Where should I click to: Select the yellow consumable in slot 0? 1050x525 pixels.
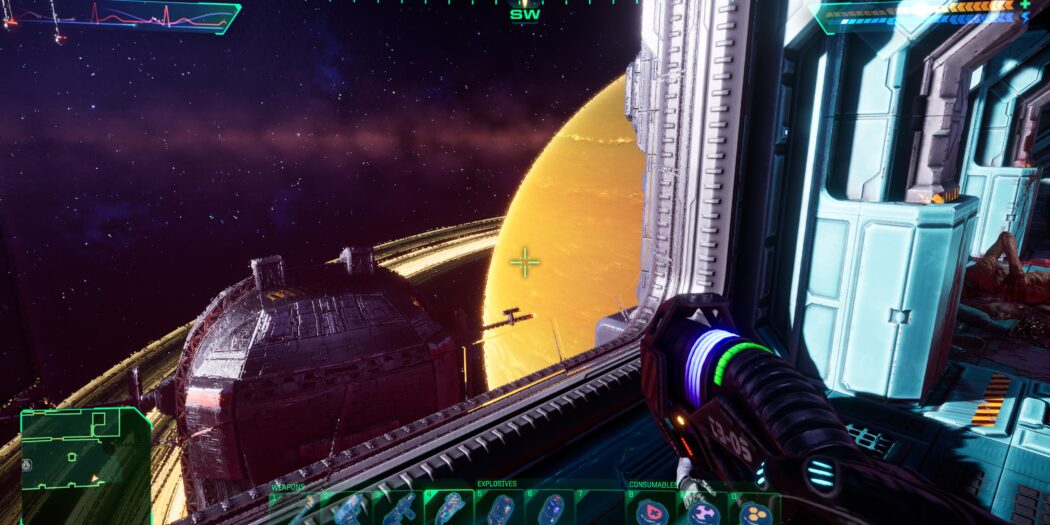coord(755,510)
